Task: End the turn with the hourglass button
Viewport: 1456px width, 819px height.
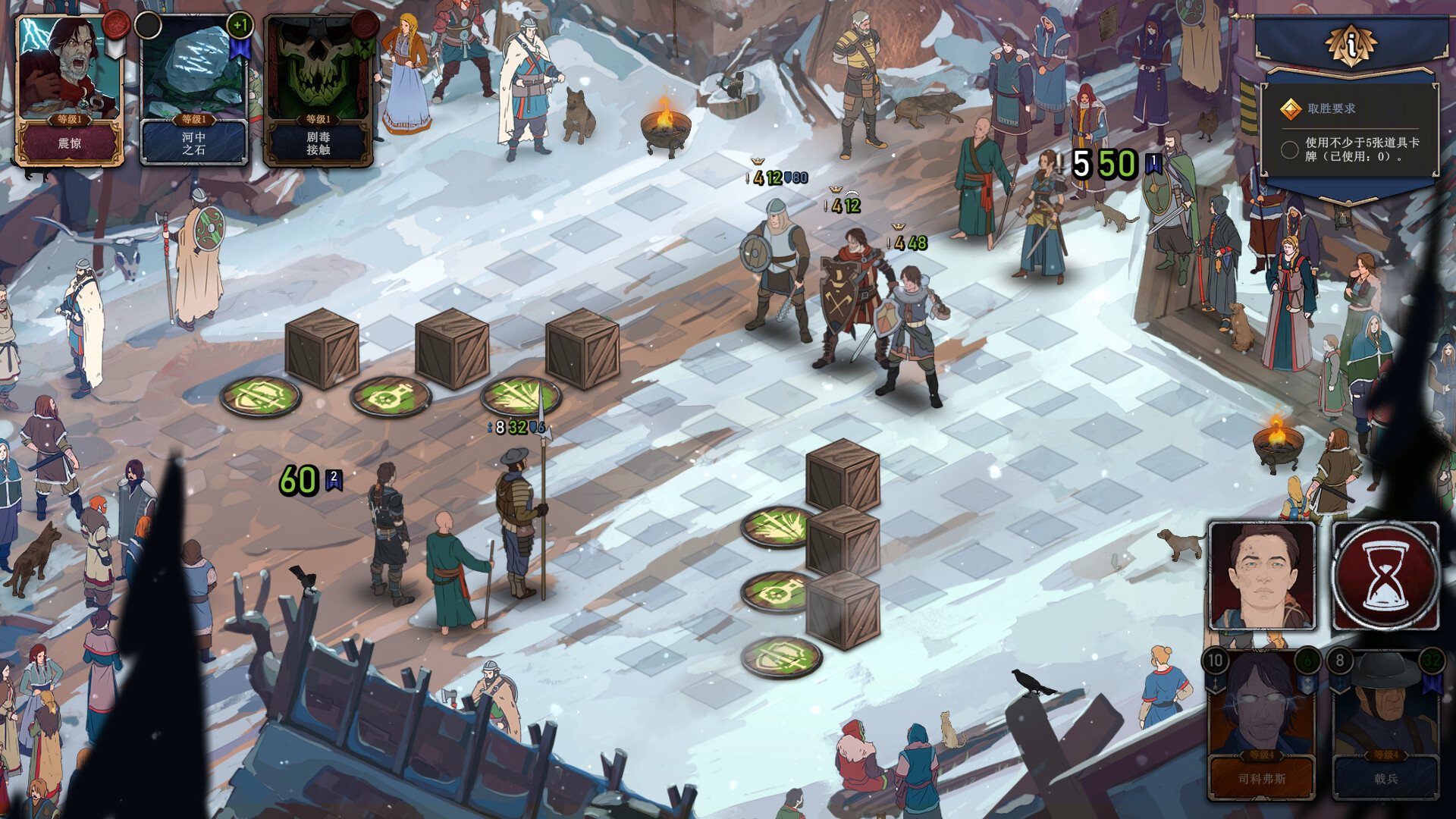Action: [x=1385, y=576]
